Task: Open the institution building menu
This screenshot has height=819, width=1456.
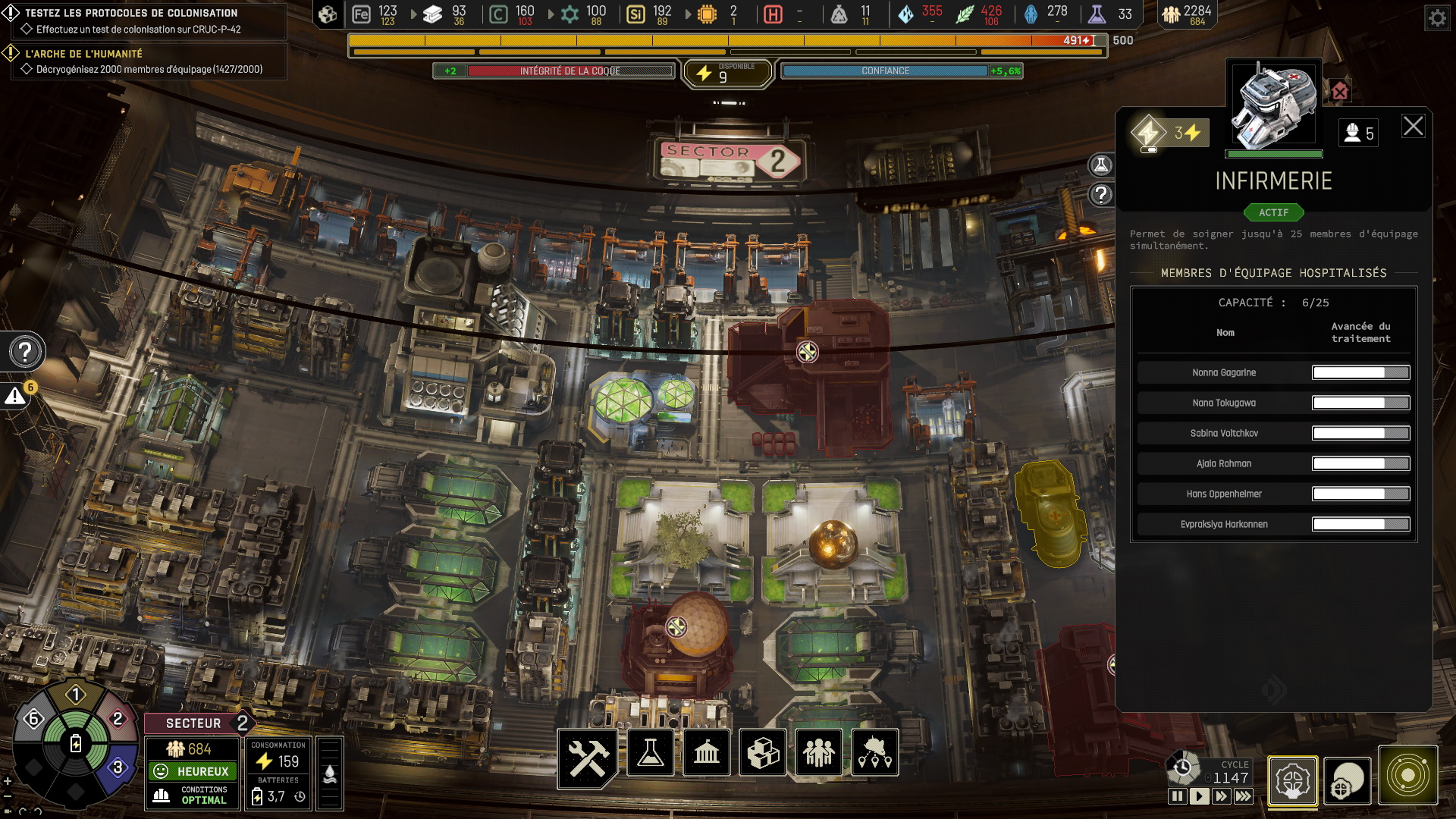Action: coord(707,753)
